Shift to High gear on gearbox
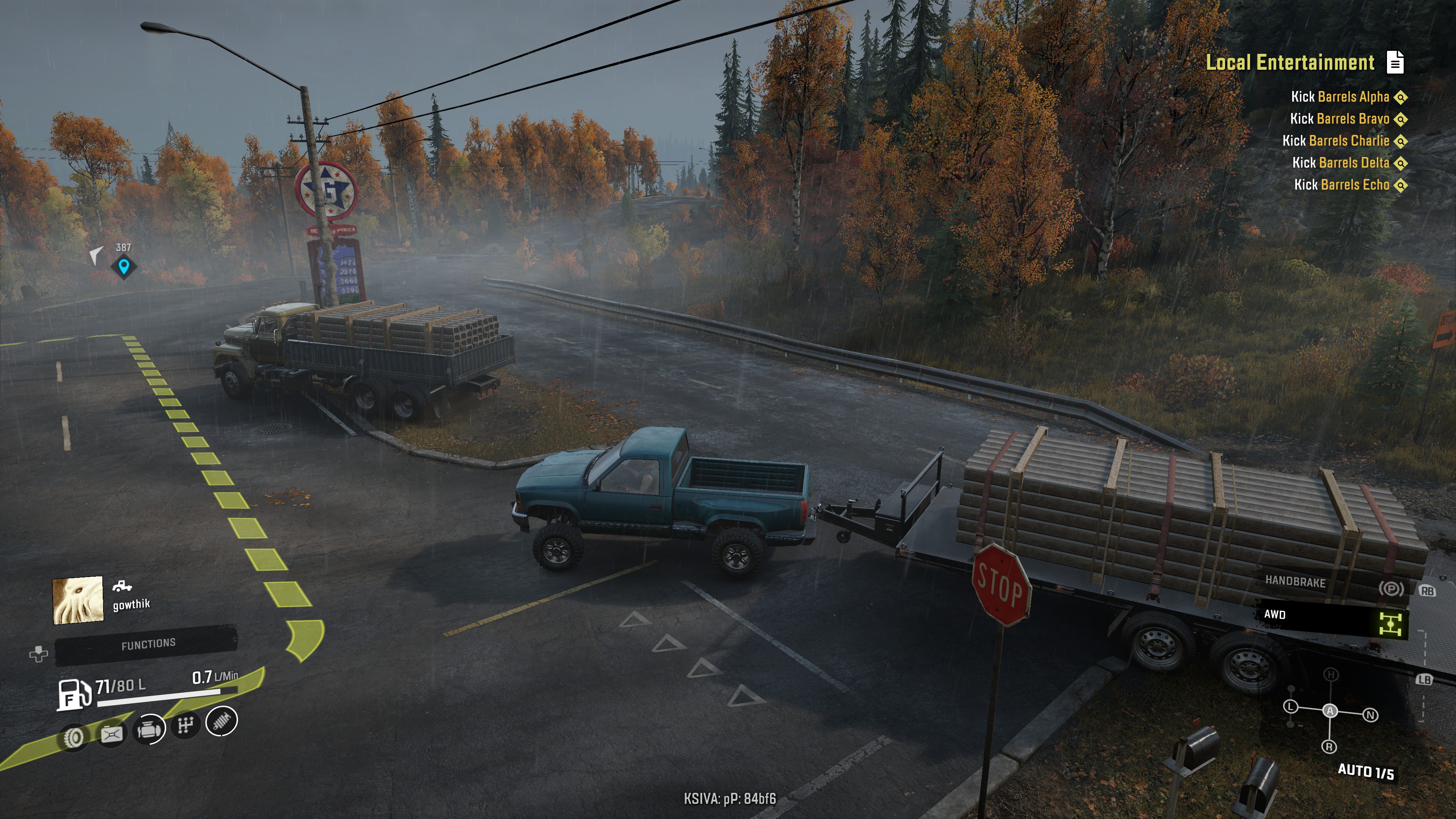This screenshot has width=1456, height=819. click(x=1331, y=674)
